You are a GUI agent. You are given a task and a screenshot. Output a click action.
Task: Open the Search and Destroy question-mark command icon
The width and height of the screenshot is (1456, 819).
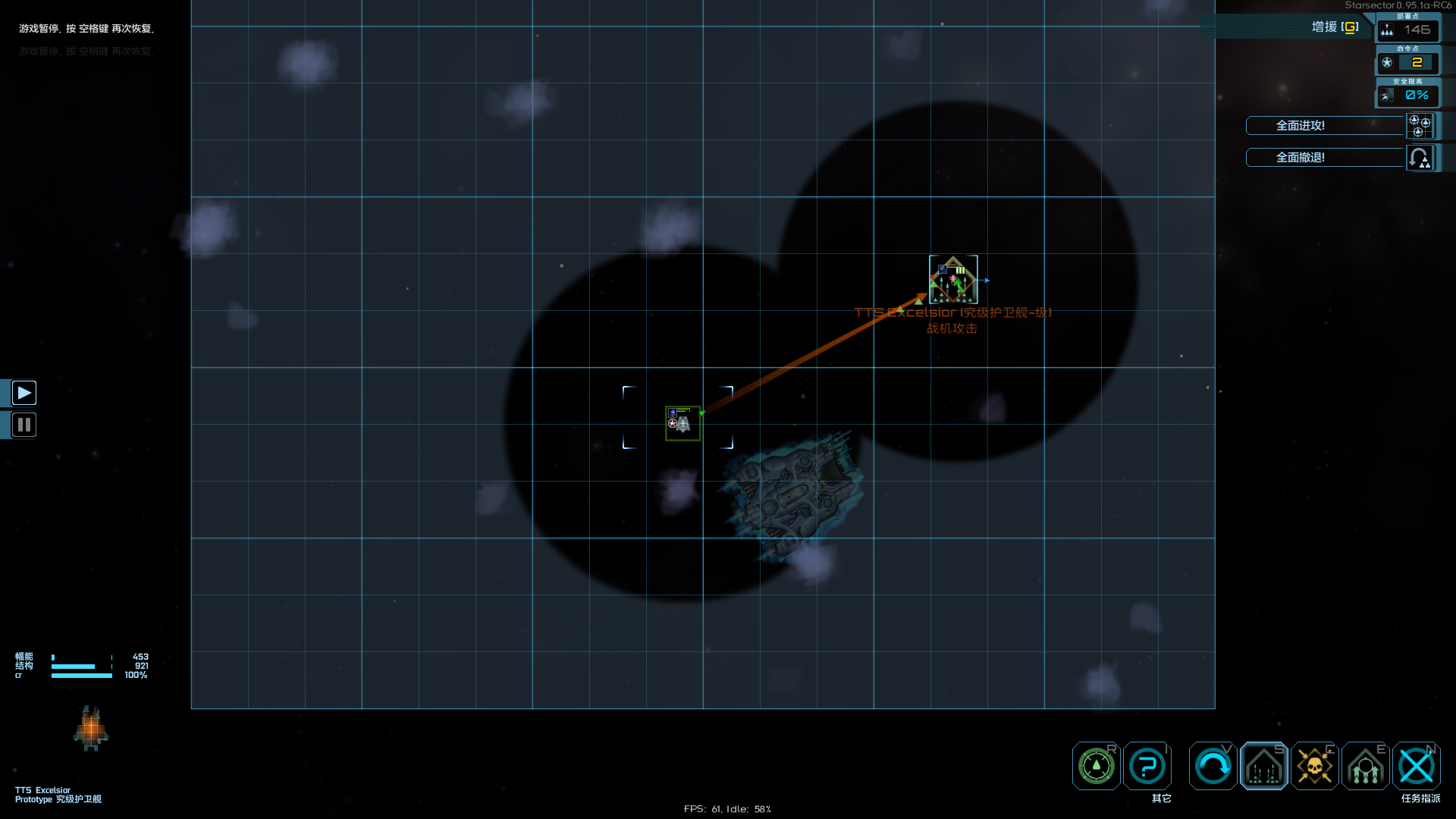click(1147, 766)
